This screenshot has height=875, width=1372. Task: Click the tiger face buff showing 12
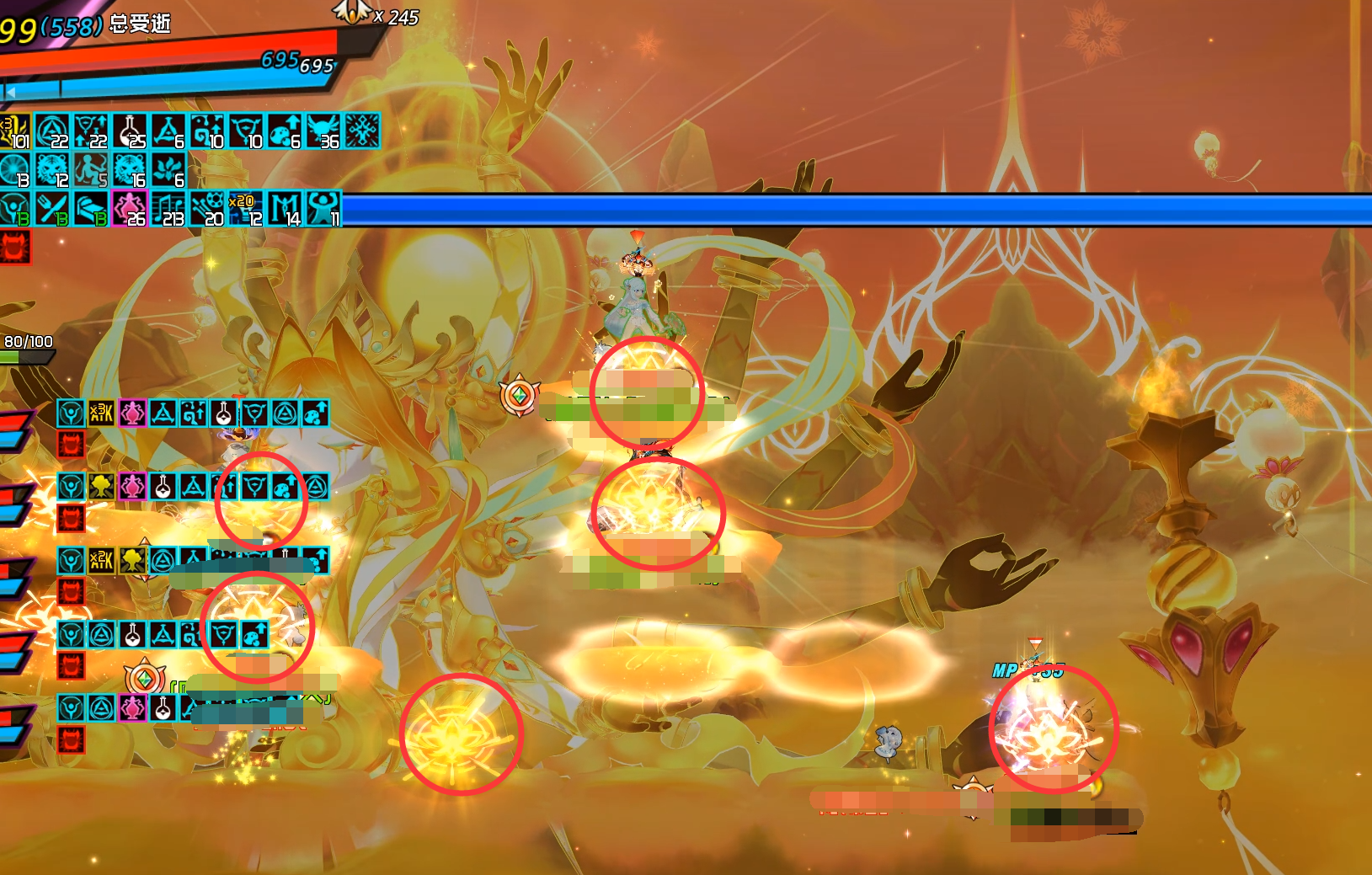pyautogui.click(x=52, y=170)
